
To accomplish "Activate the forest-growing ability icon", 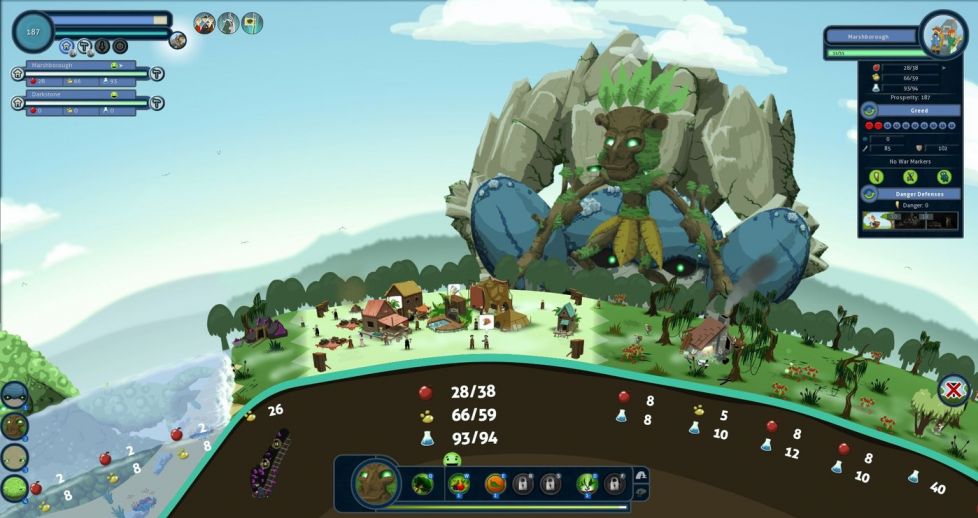I will (x=422, y=484).
